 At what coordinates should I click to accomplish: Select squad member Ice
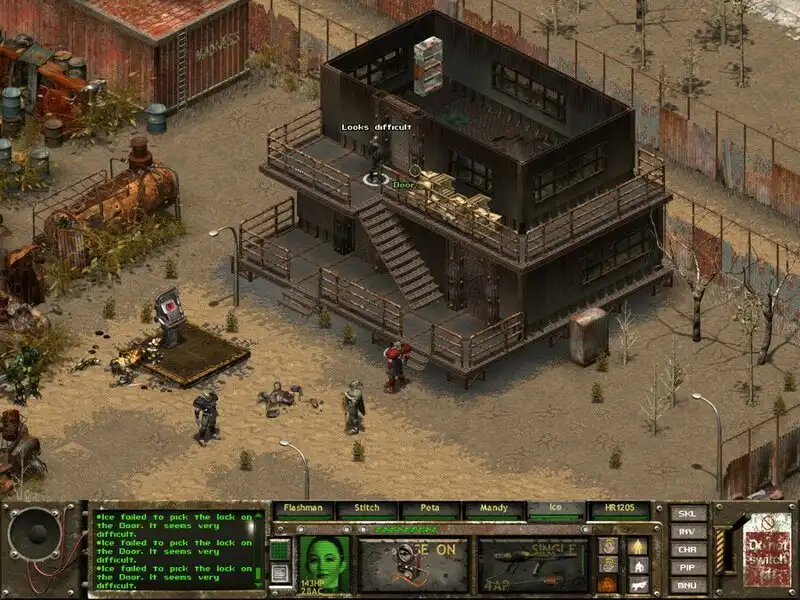click(557, 509)
